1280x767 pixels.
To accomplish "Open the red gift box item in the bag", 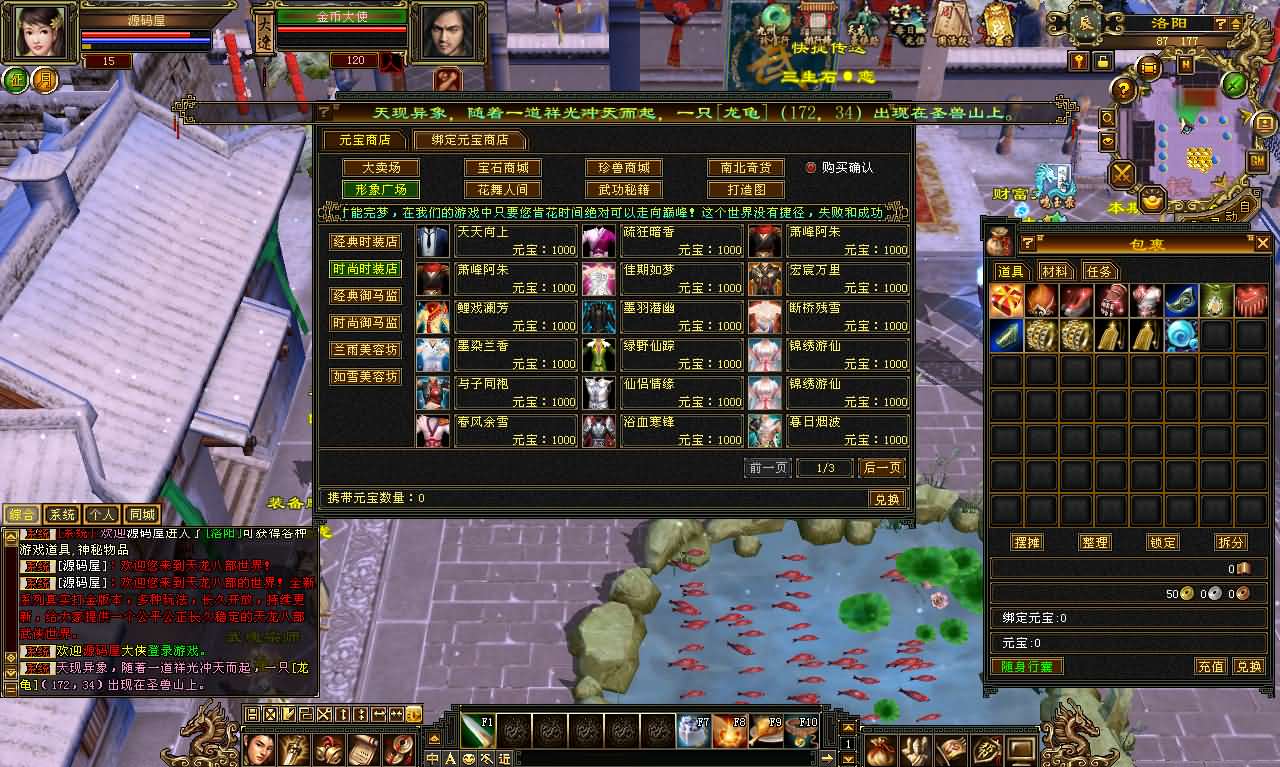I will [x=1005, y=300].
